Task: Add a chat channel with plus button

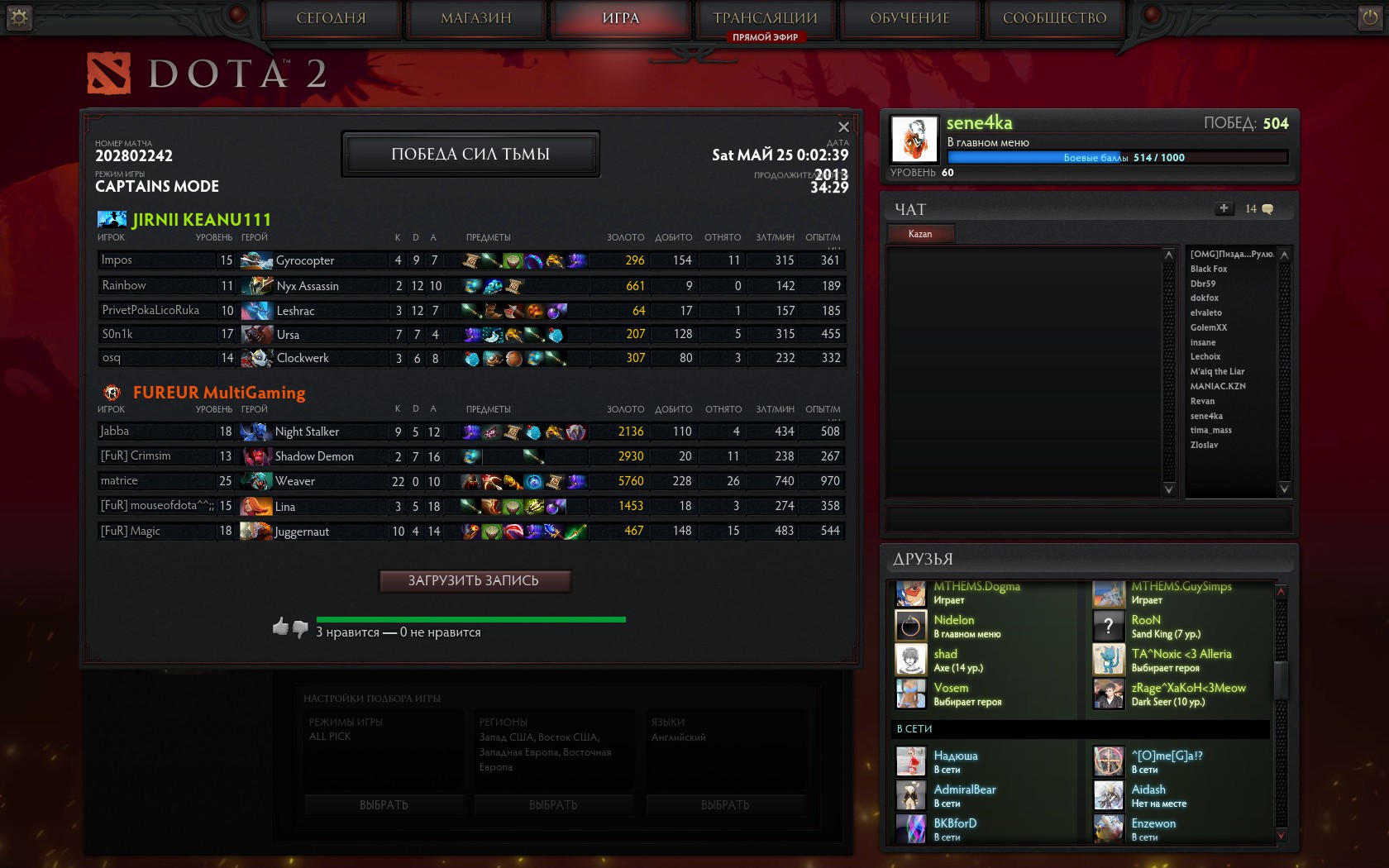Action: point(1224,209)
